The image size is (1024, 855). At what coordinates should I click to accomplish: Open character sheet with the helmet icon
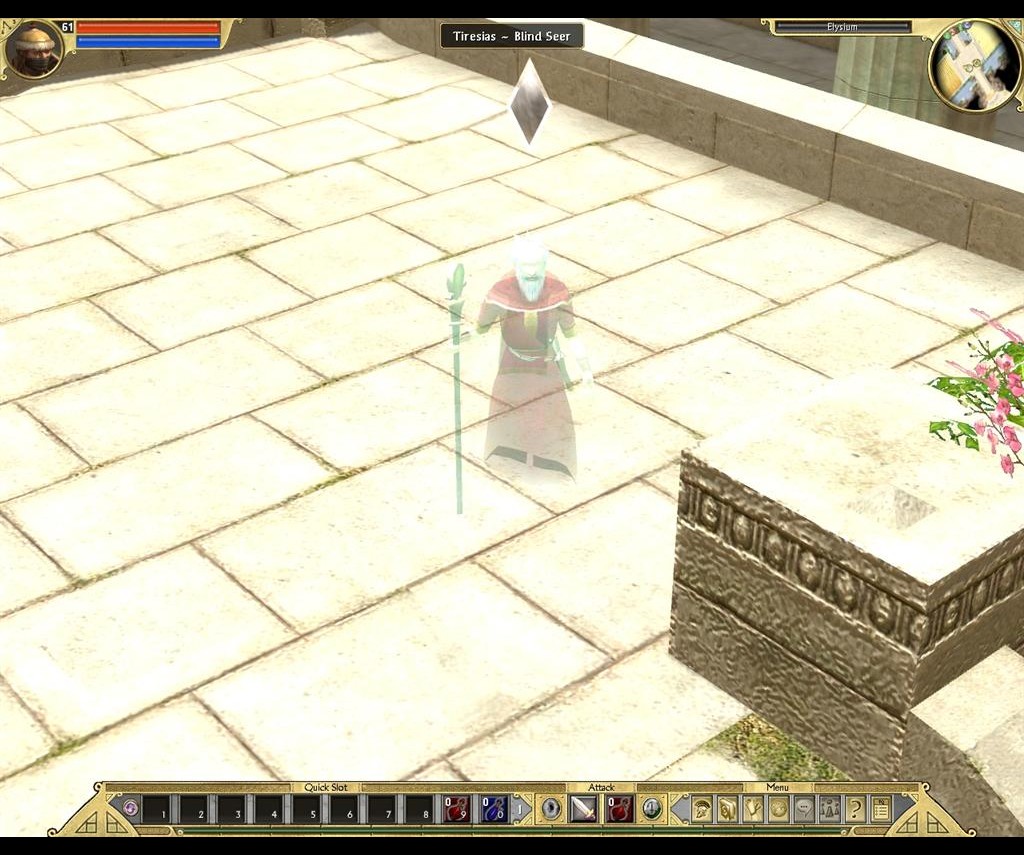[x=702, y=808]
